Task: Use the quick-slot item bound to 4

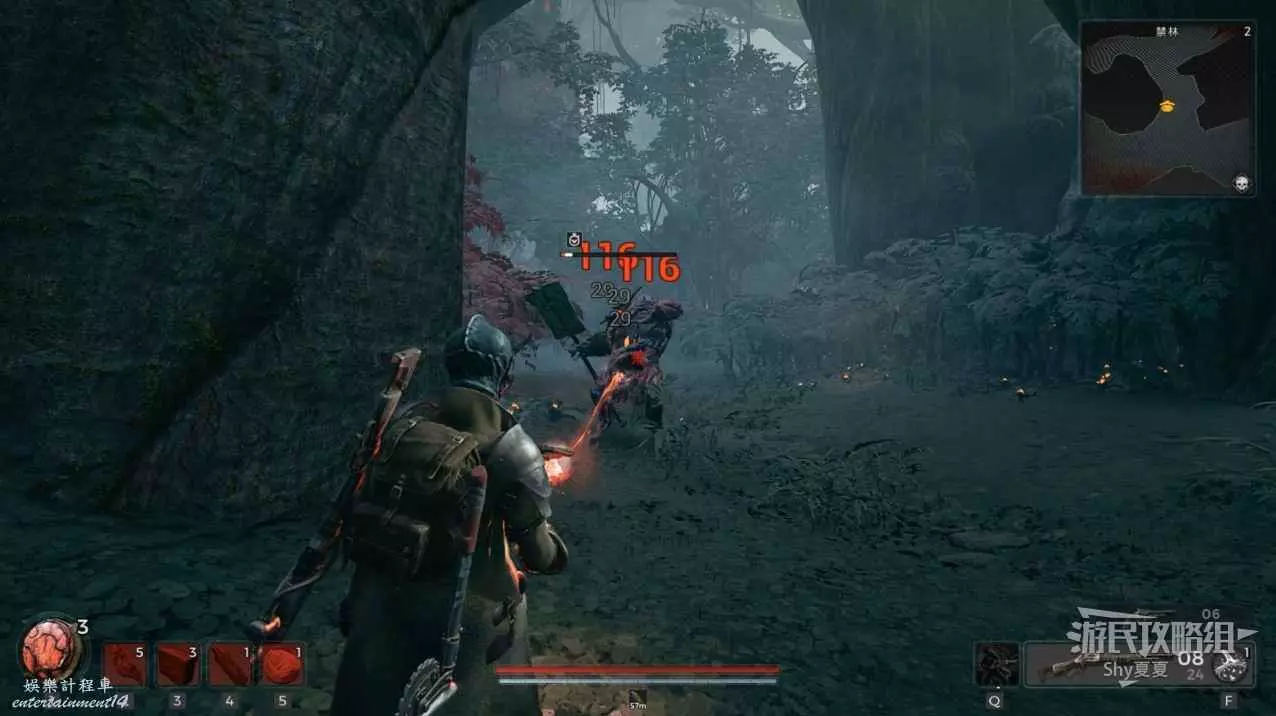Action: pyautogui.click(x=229, y=664)
